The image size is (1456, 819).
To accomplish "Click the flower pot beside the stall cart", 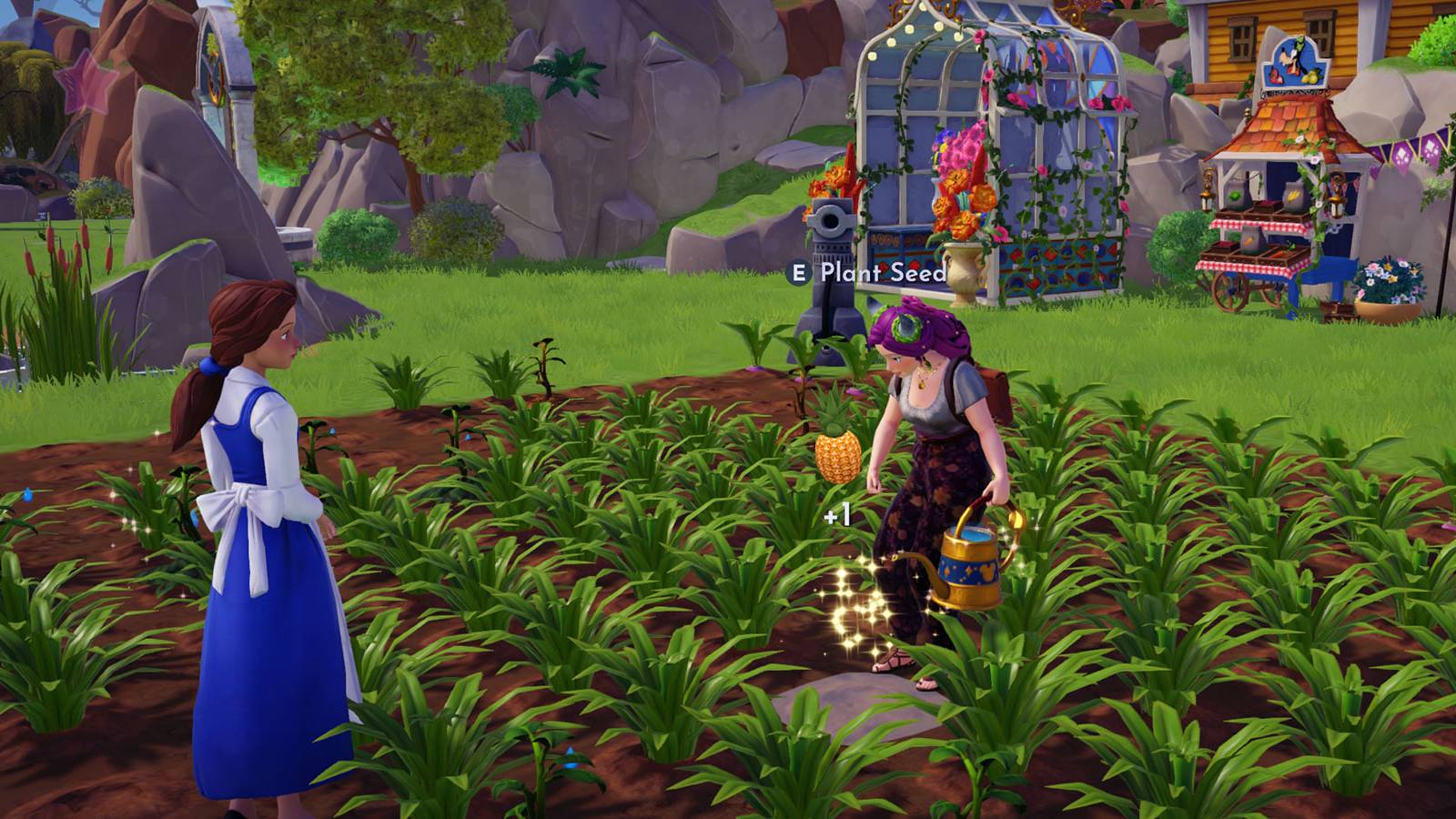I will tap(1389, 287).
